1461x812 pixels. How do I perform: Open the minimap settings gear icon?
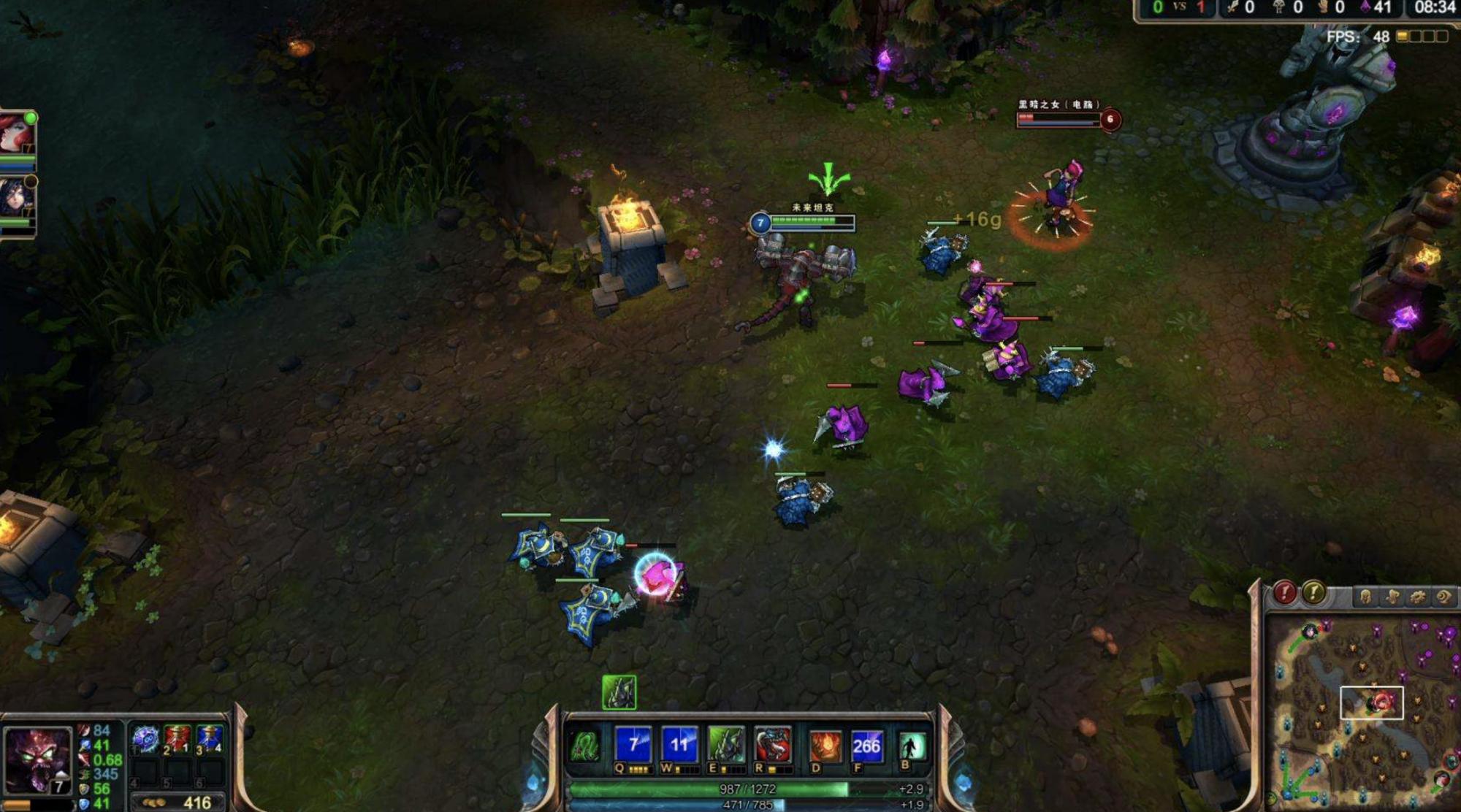tap(1419, 597)
